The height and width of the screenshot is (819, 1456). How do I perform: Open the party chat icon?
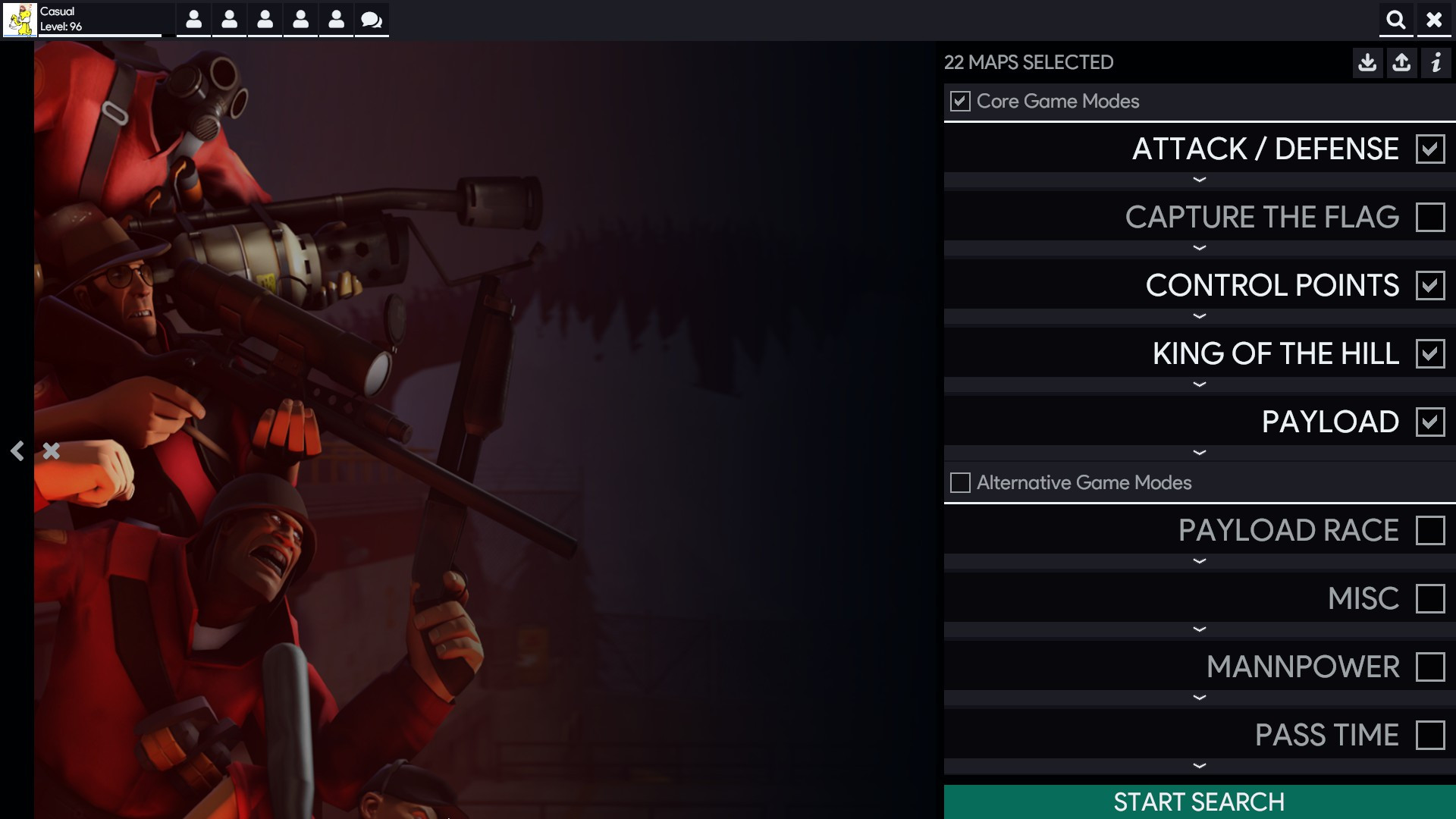(371, 20)
